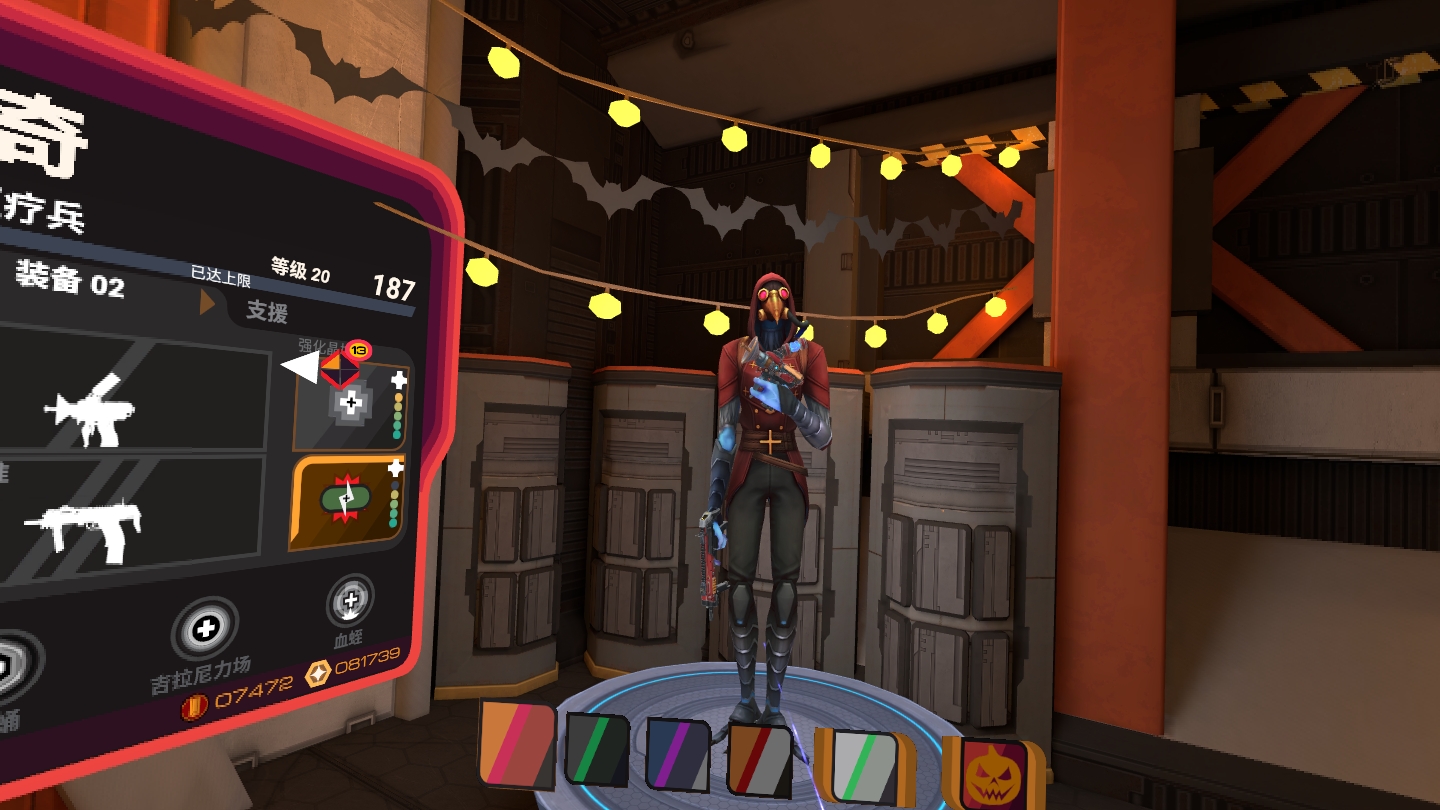Select the submachine gun weapon slot
This screenshot has height=810, width=1440.
coord(130,521)
